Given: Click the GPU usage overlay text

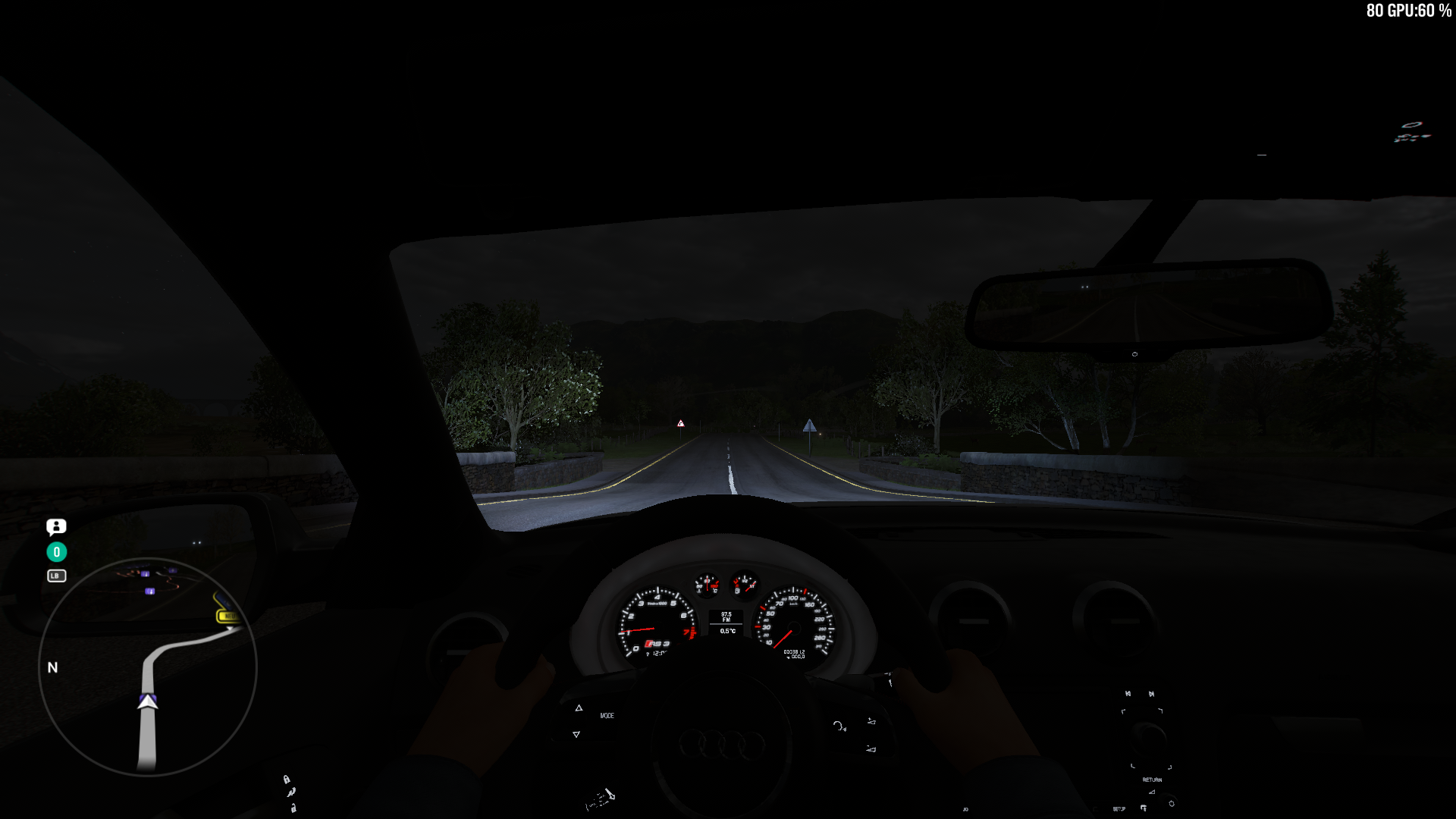Looking at the screenshot, I should tap(1410, 11).
